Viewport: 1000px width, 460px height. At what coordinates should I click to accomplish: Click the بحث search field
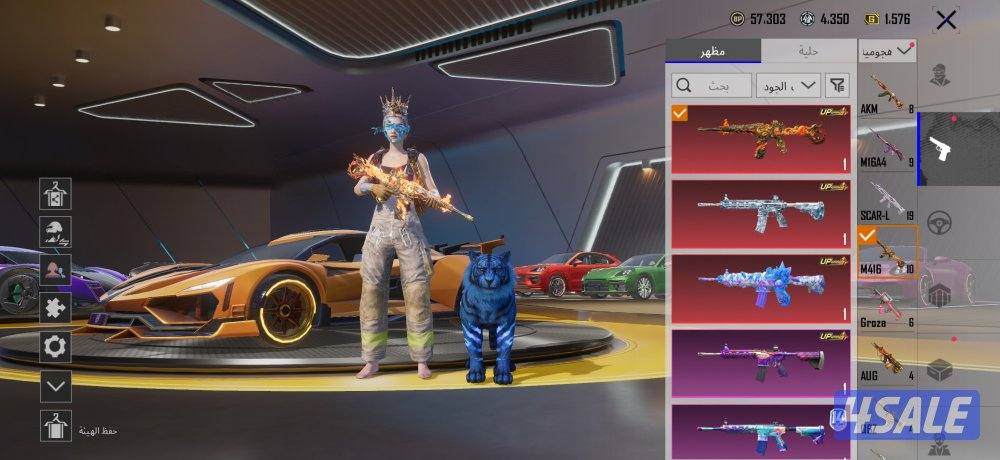(x=710, y=86)
